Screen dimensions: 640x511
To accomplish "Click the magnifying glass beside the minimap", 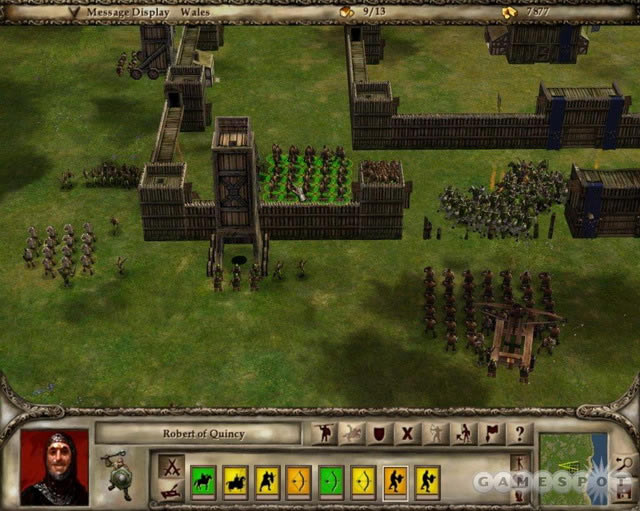I will (x=622, y=462).
